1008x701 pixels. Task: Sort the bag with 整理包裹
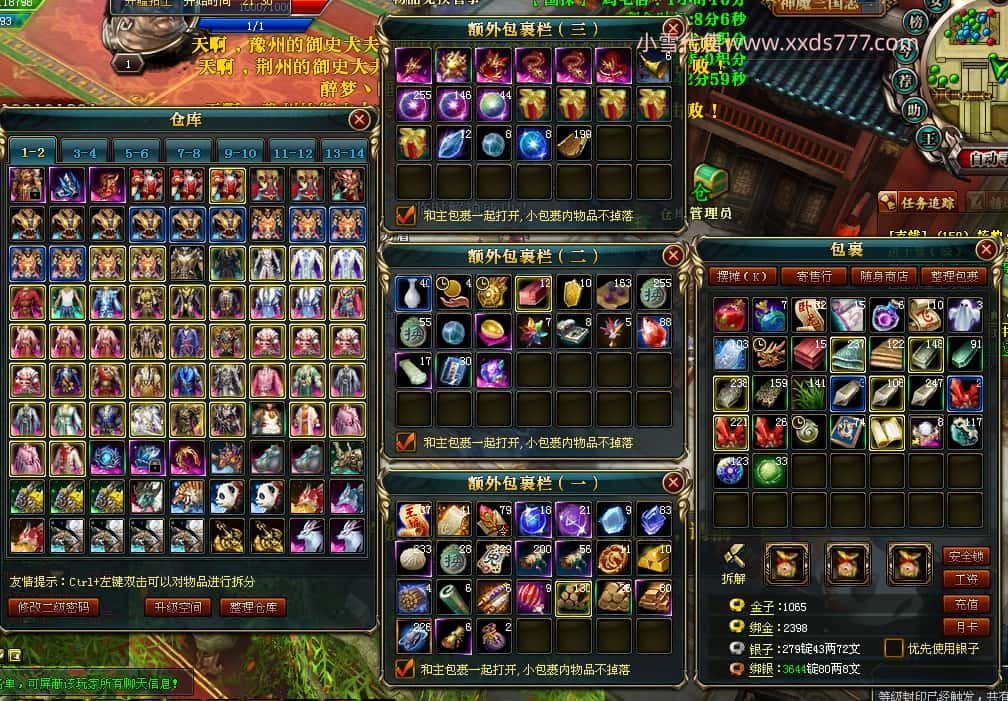[954, 276]
